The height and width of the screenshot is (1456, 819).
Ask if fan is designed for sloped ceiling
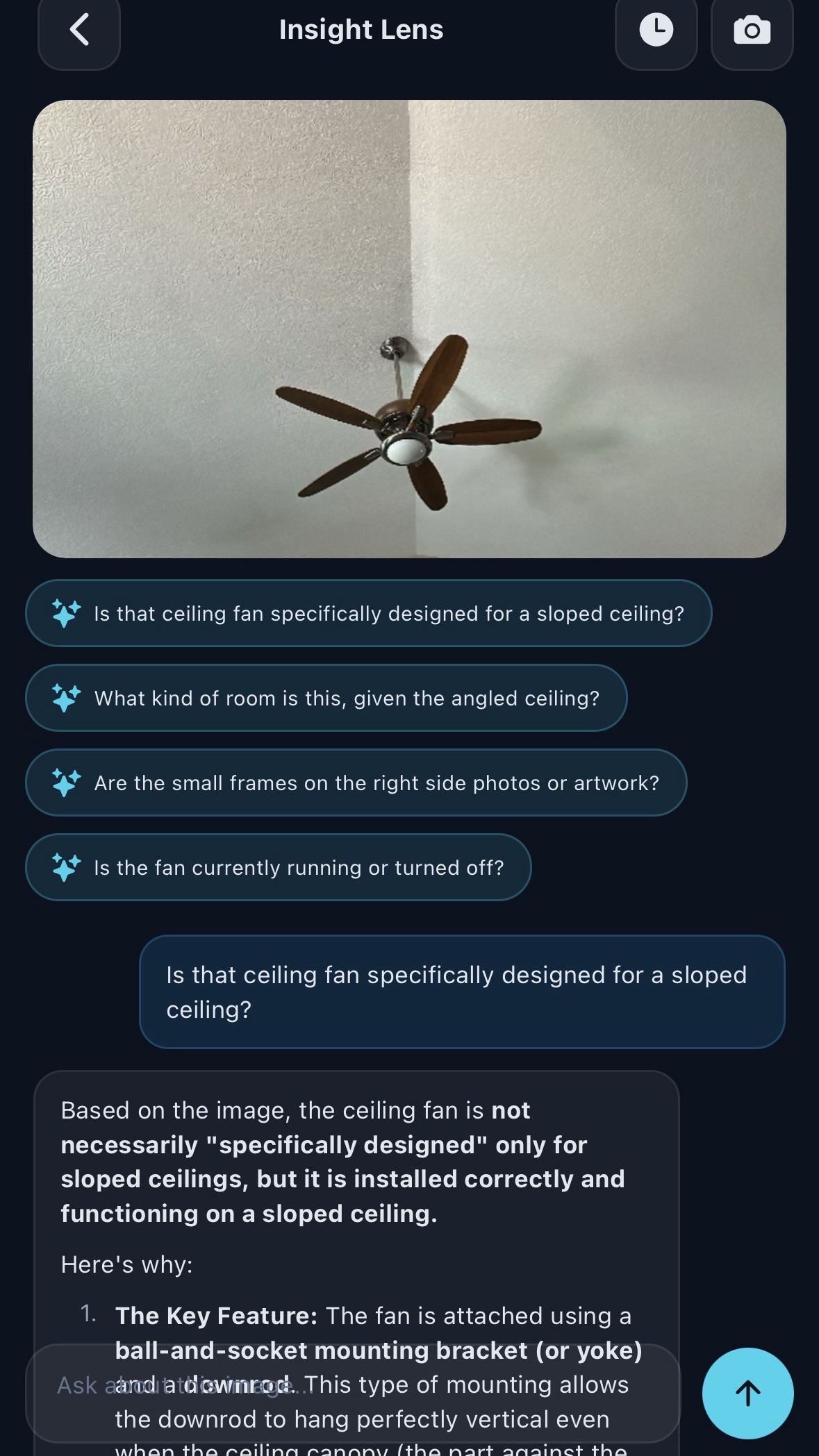pos(368,614)
